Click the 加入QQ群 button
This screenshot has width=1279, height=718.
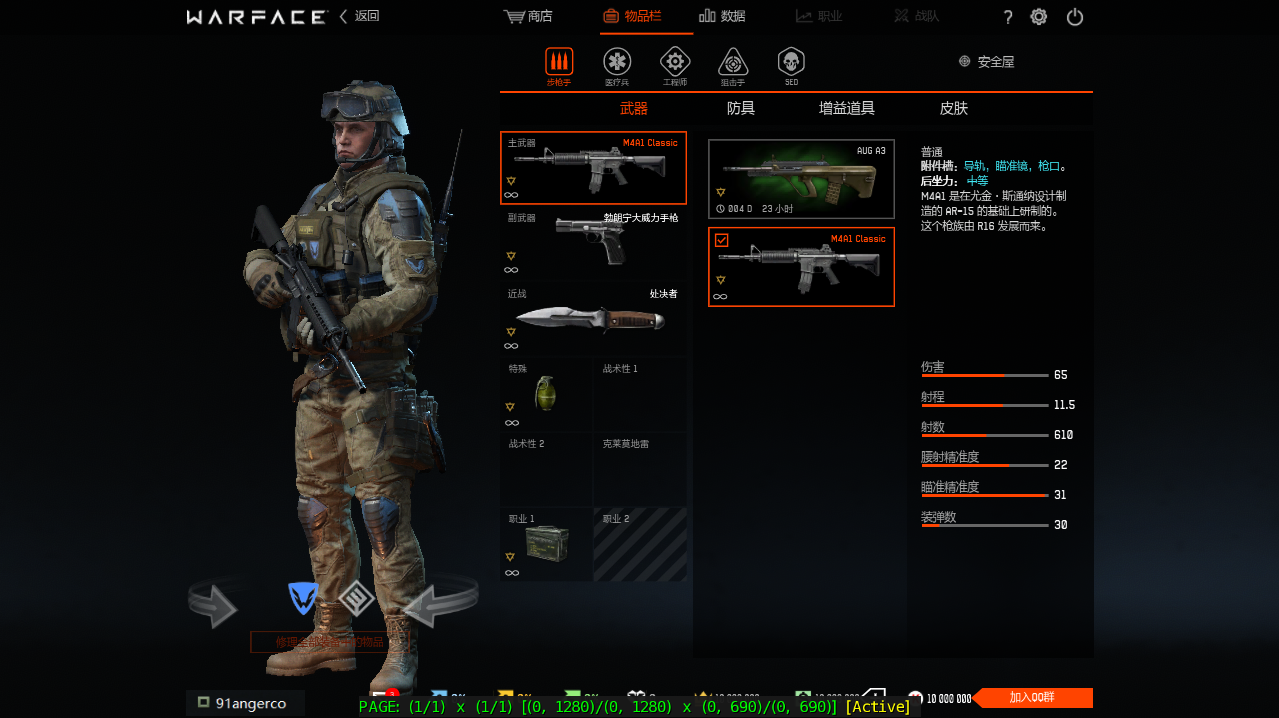point(1033,698)
